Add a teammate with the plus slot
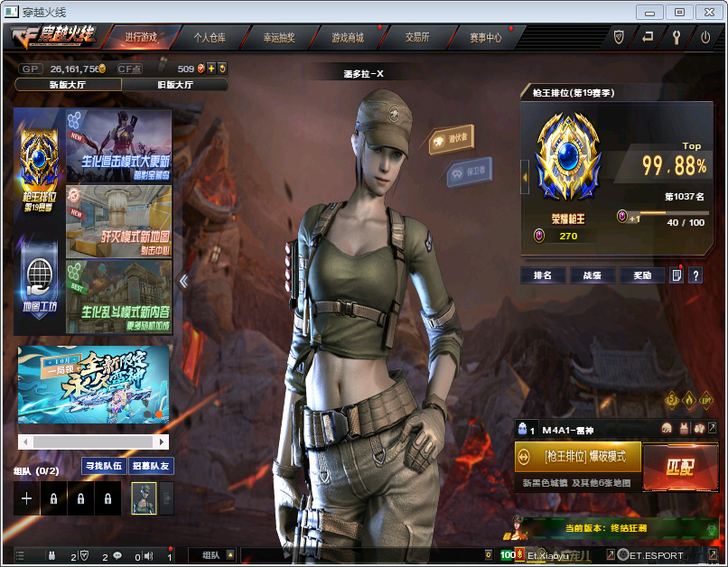Viewport: 728px width, 567px height. pos(27,498)
